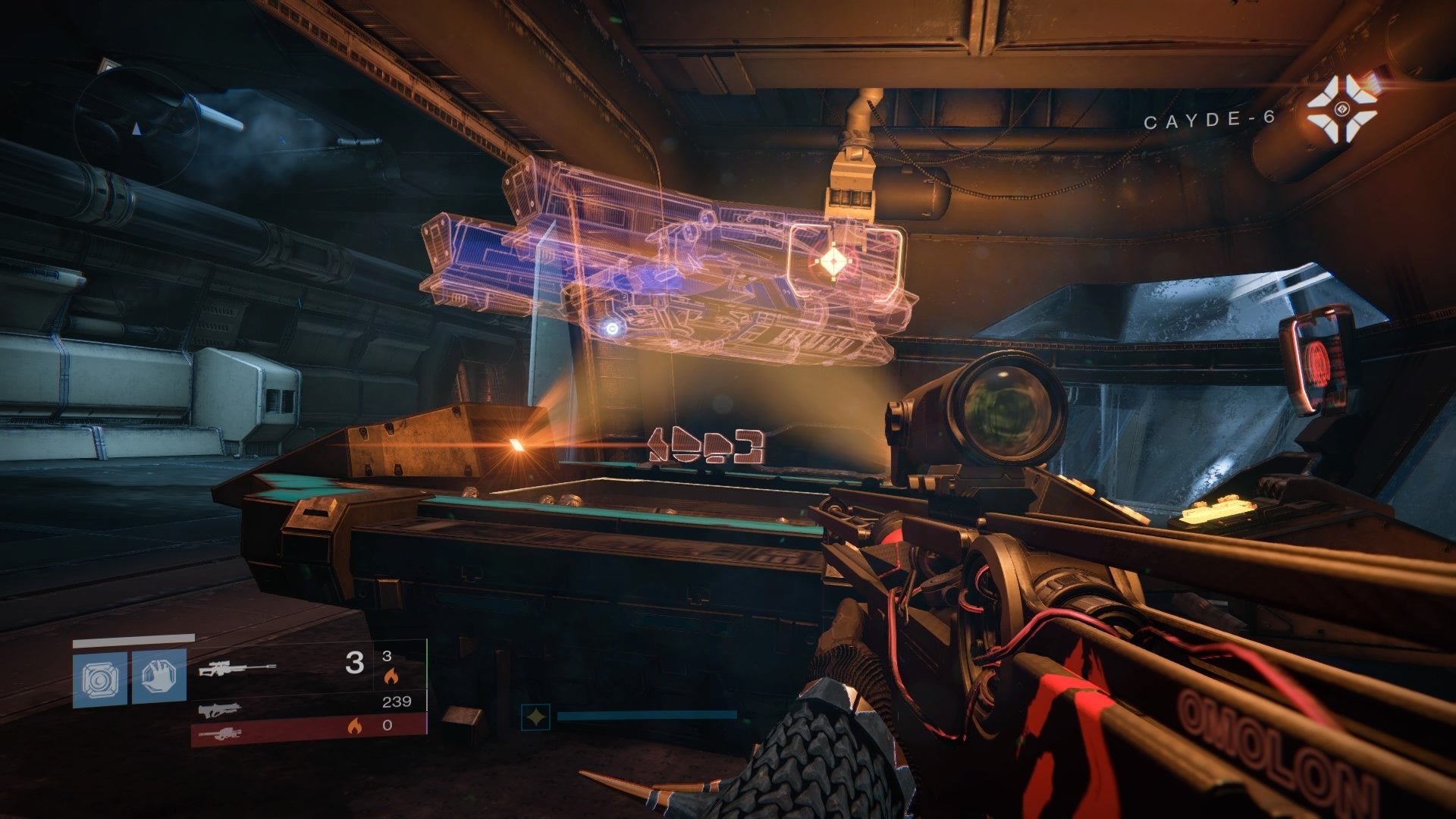Choose the equipped sniper rifle weapon
Image resolution: width=1456 pixels, height=819 pixels.
click(237, 668)
